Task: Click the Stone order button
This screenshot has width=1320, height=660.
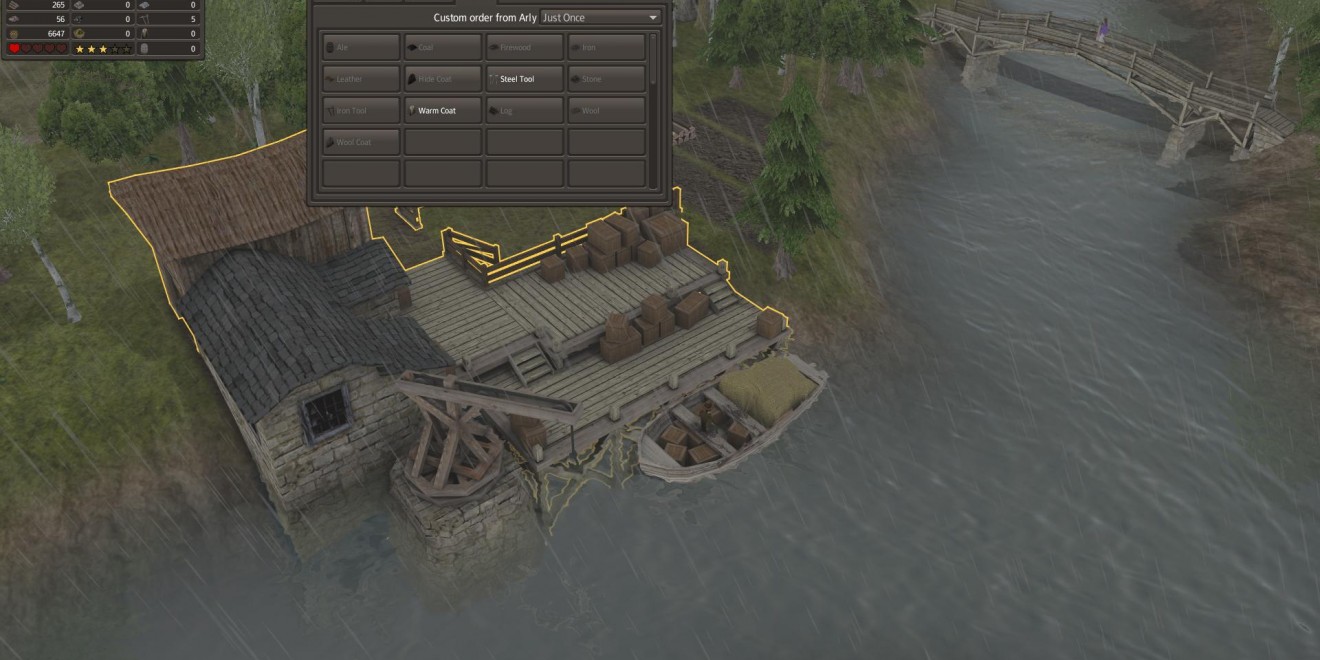Action: [606, 79]
